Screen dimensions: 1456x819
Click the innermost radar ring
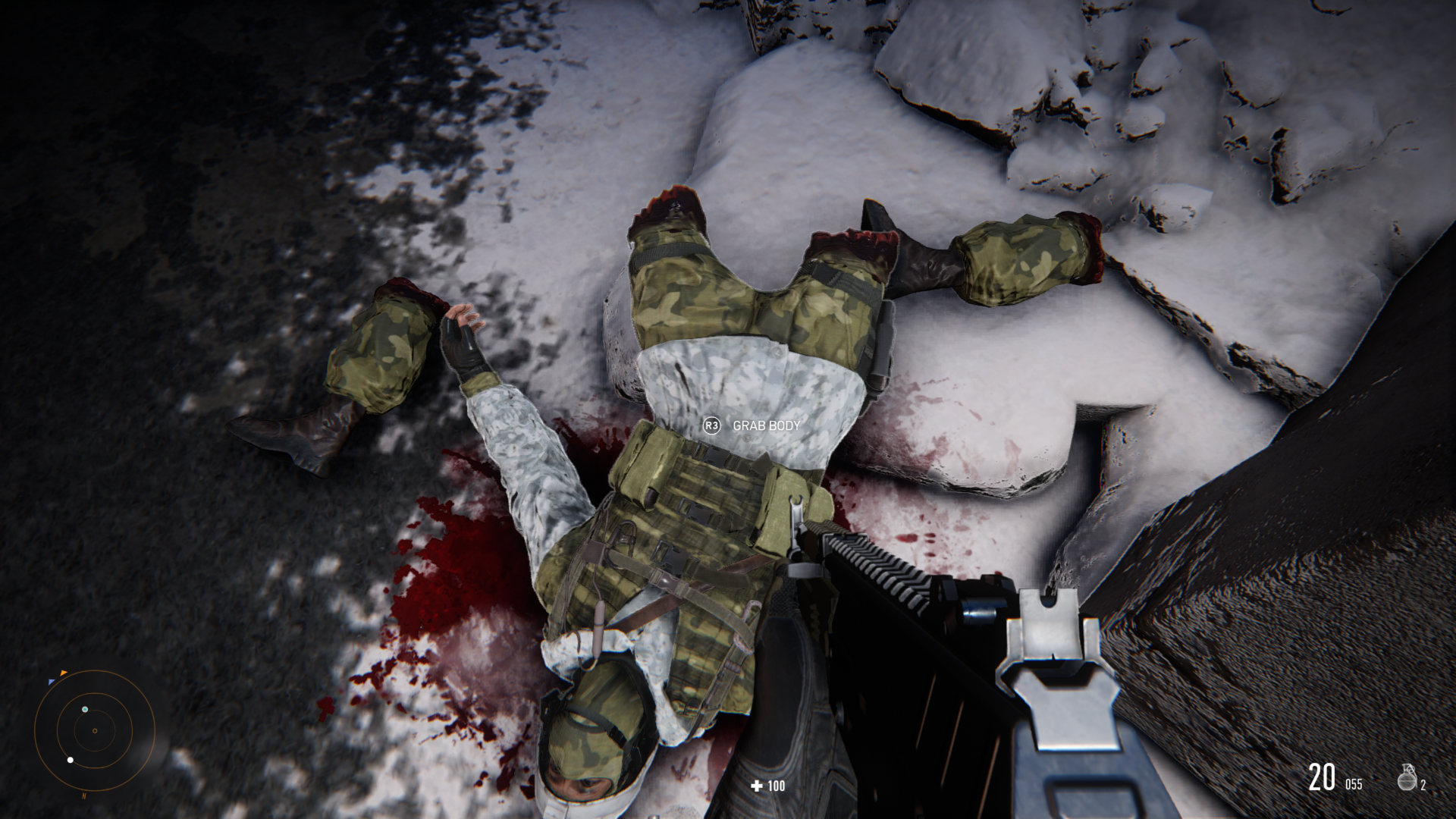(115, 731)
